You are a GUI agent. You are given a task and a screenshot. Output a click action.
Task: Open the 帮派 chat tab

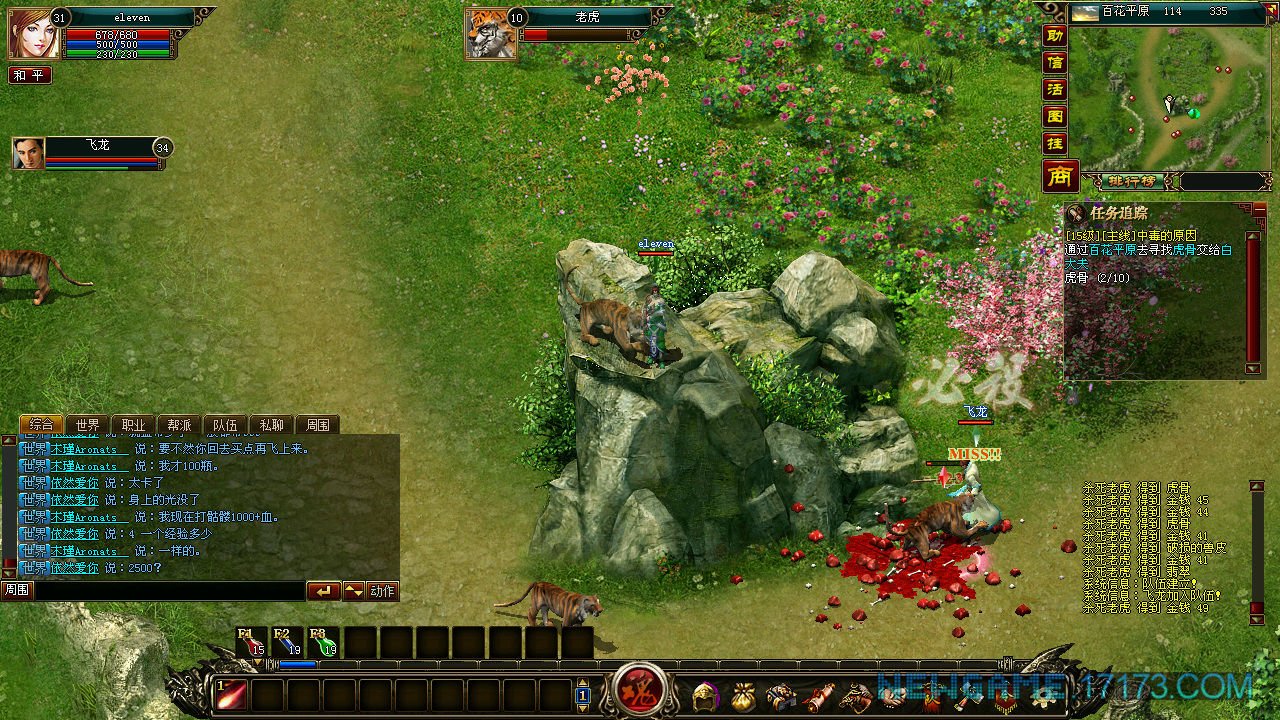[179, 425]
